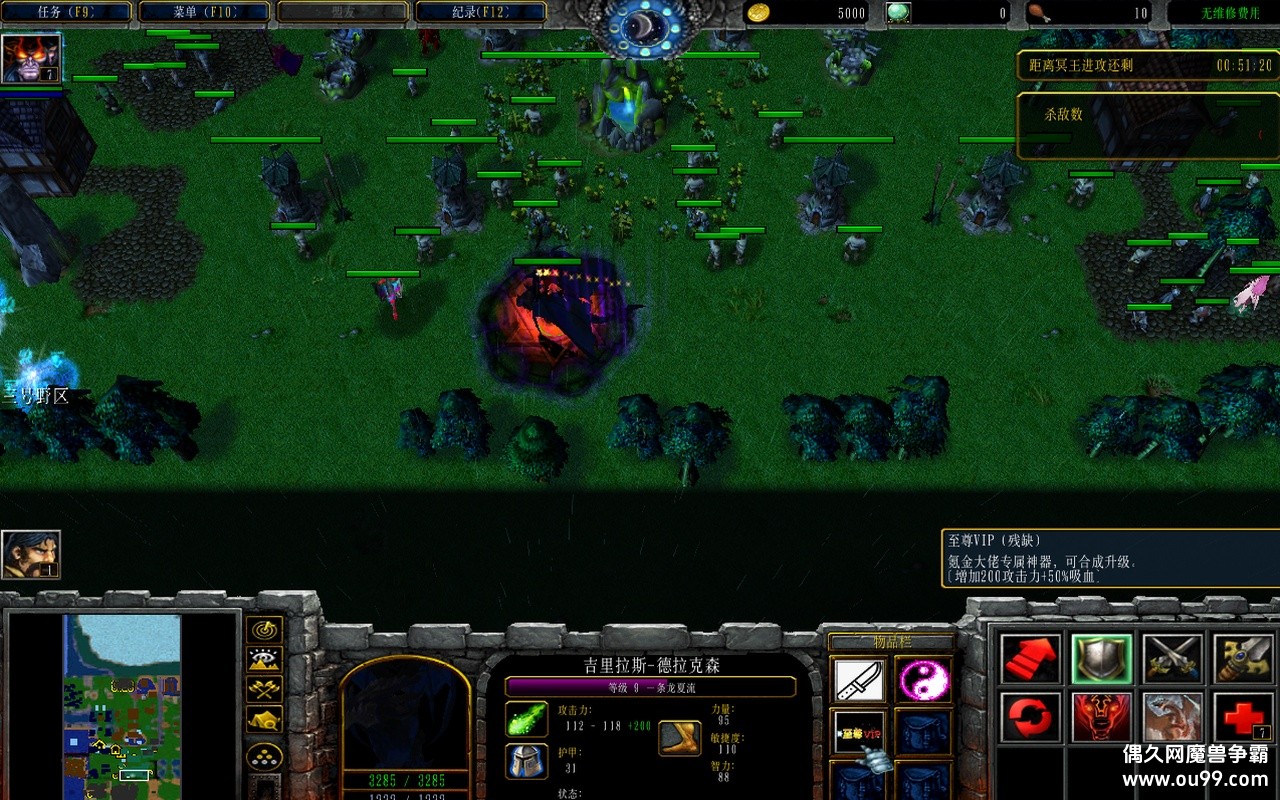Screen dimensions: 1280x800
Task: Click on the minimap
Action: point(122,706)
